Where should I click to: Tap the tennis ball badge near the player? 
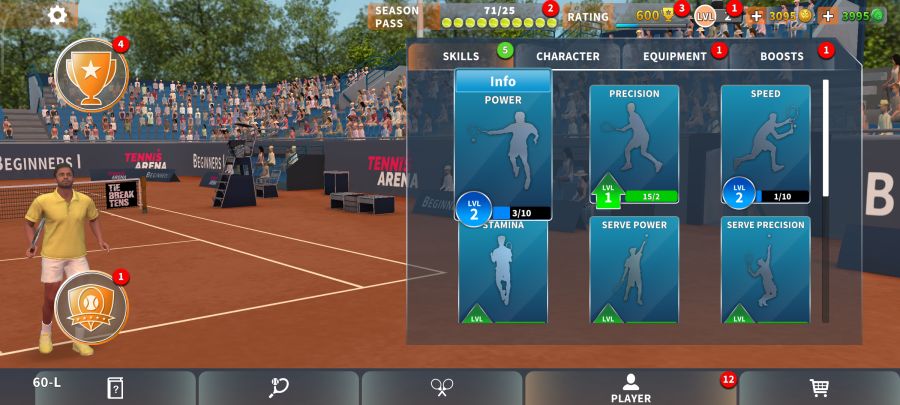(x=91, y=307)
